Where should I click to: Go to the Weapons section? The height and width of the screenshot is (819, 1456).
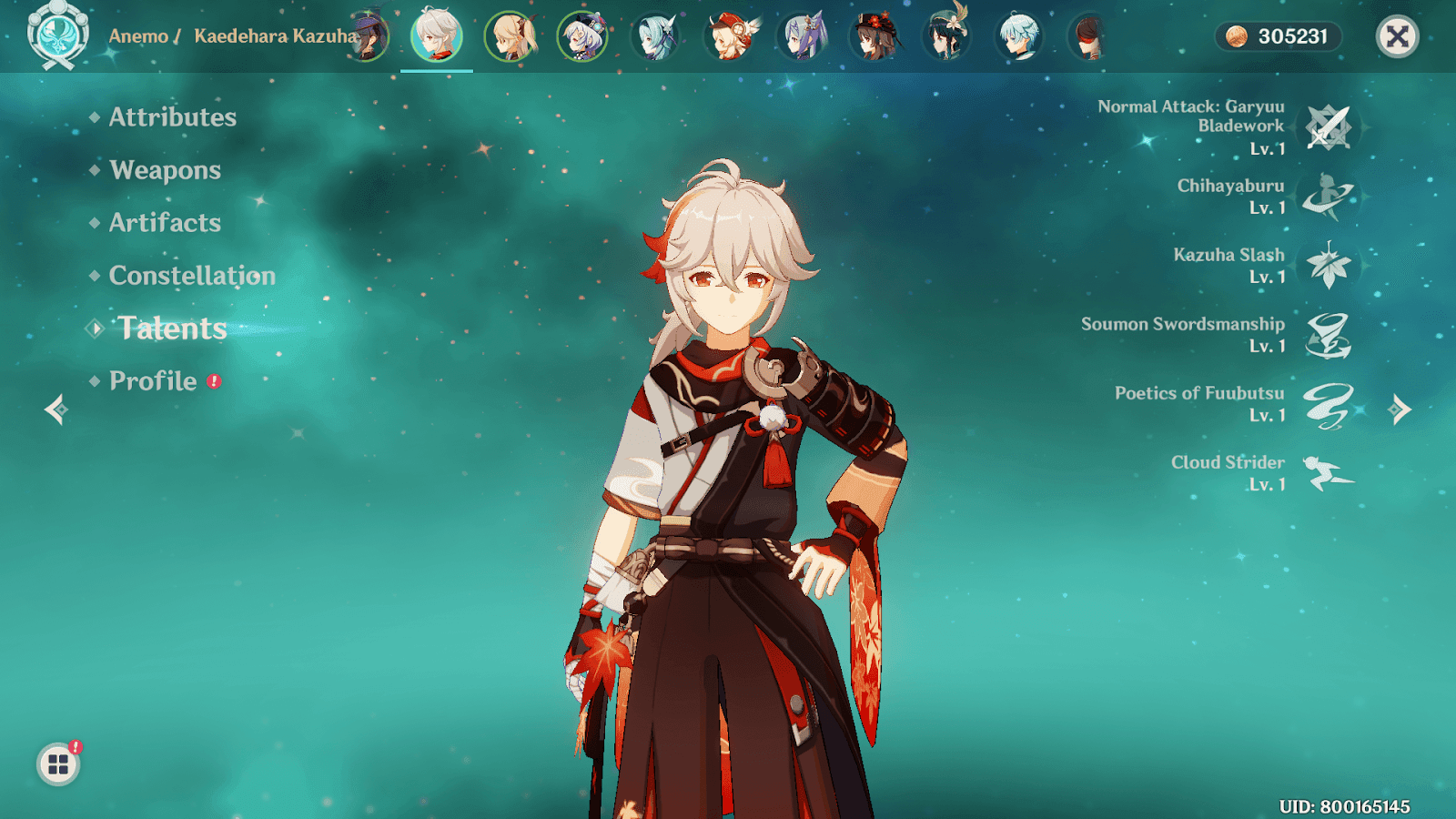coord(165,170)
